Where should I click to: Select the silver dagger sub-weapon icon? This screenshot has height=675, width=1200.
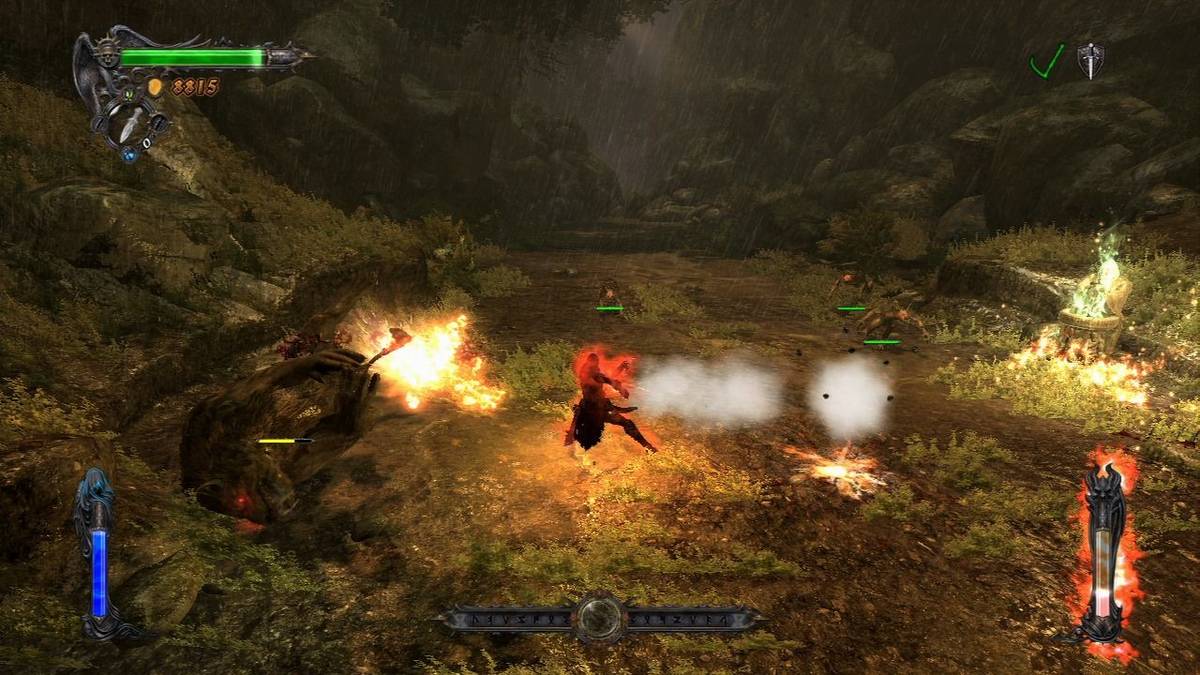[132, 123]
